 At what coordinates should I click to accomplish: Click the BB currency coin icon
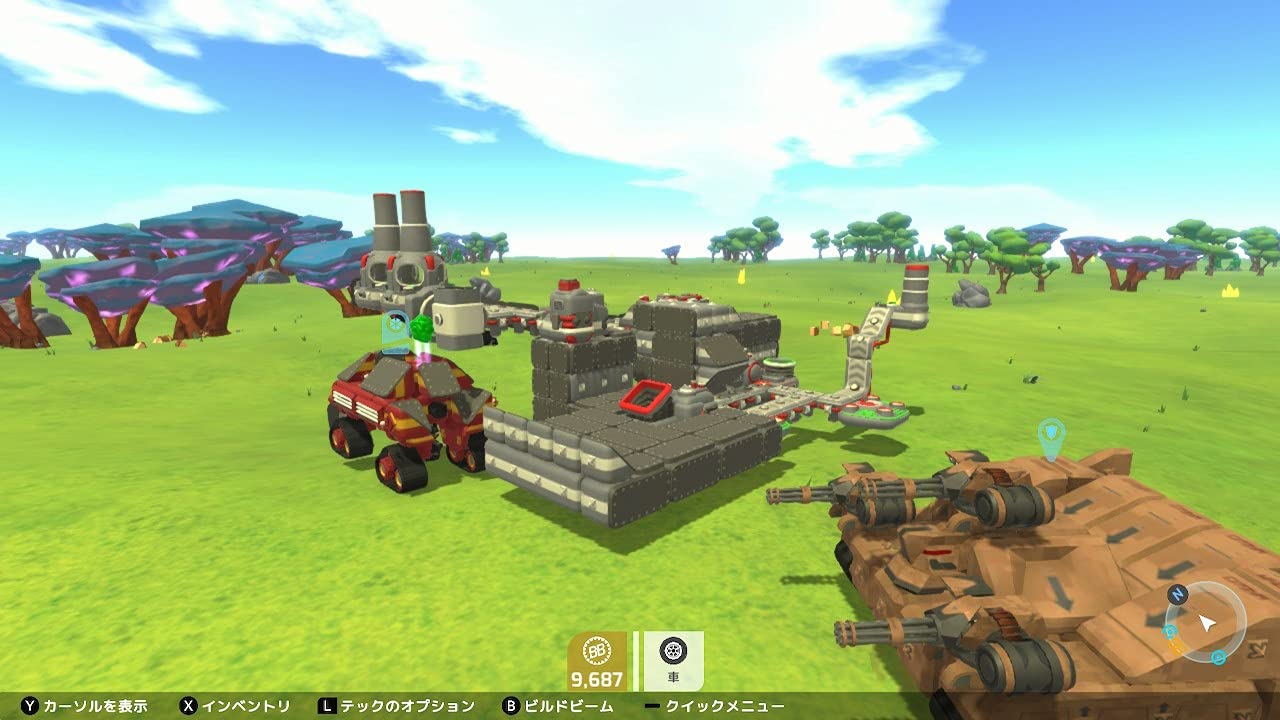click(597, 650)
